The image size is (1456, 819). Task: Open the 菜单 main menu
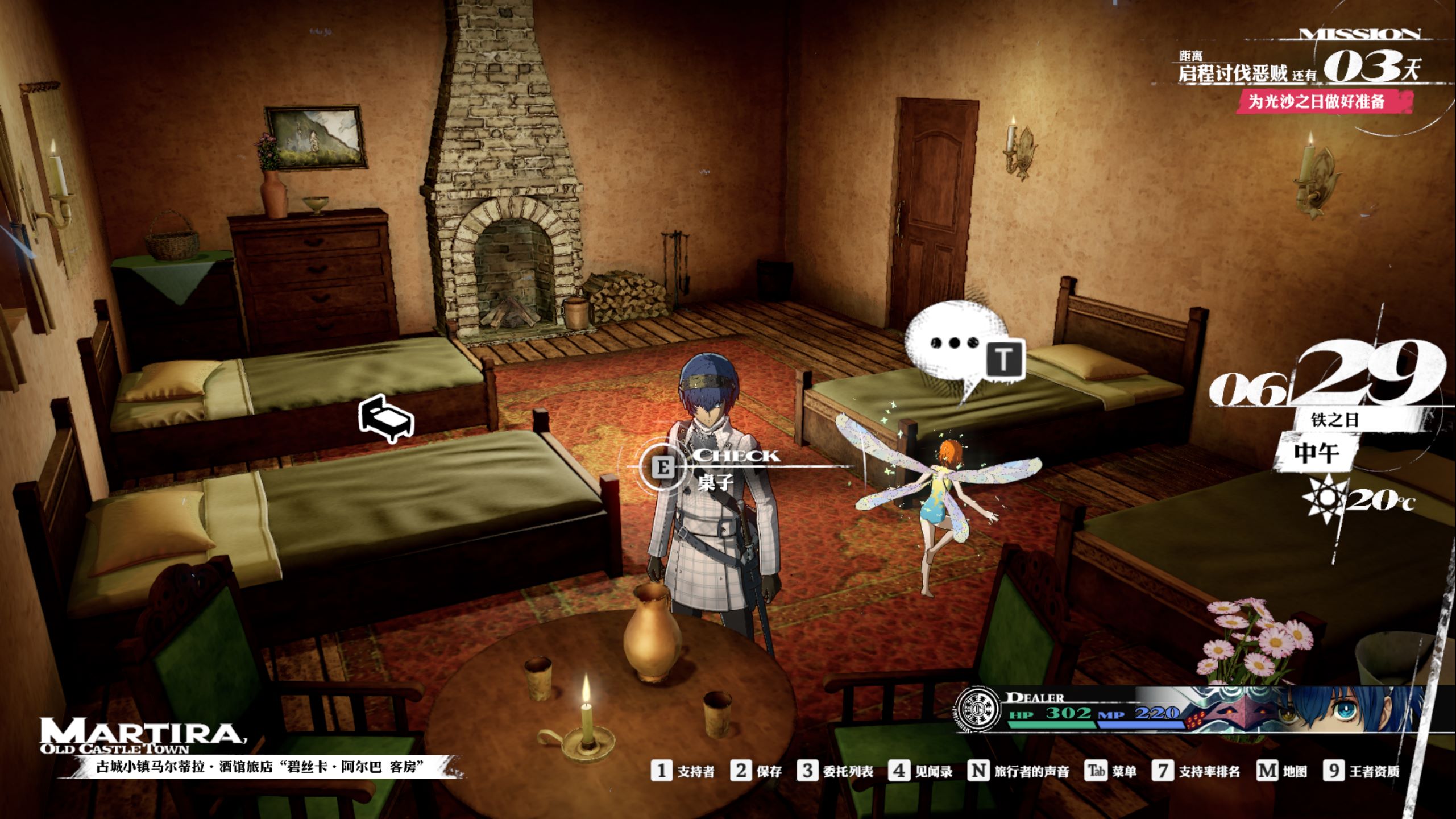pyautogui.click(x=1111, y=771)
